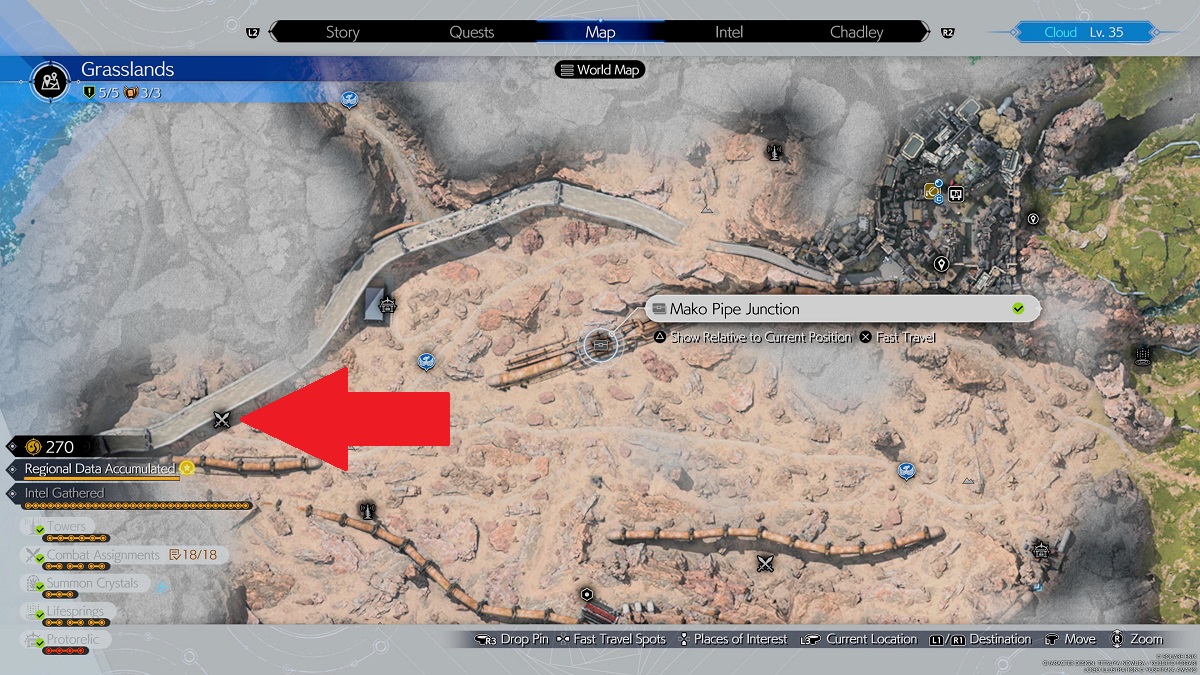The width and height of the screenshot is (1200, 675).
Task: Select the yellow marker in the town
Action: pos(933,190)
